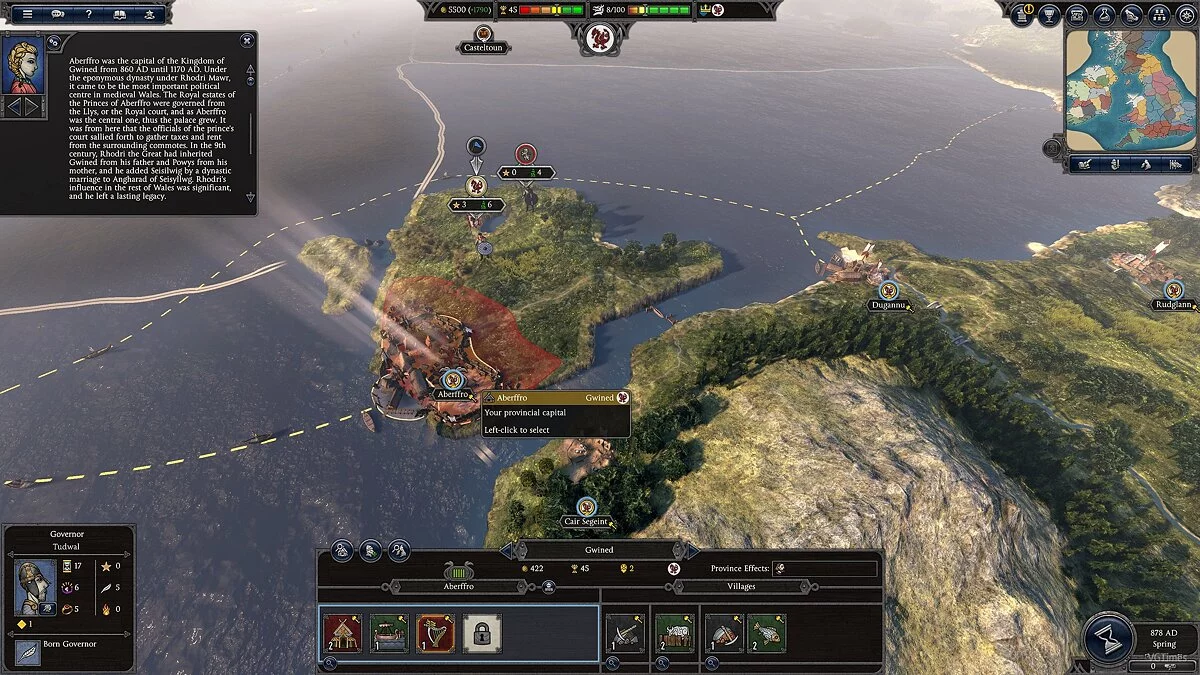Switch to the next province arrow
Screen dimensions: 1200x675
(x=692, y=550)
